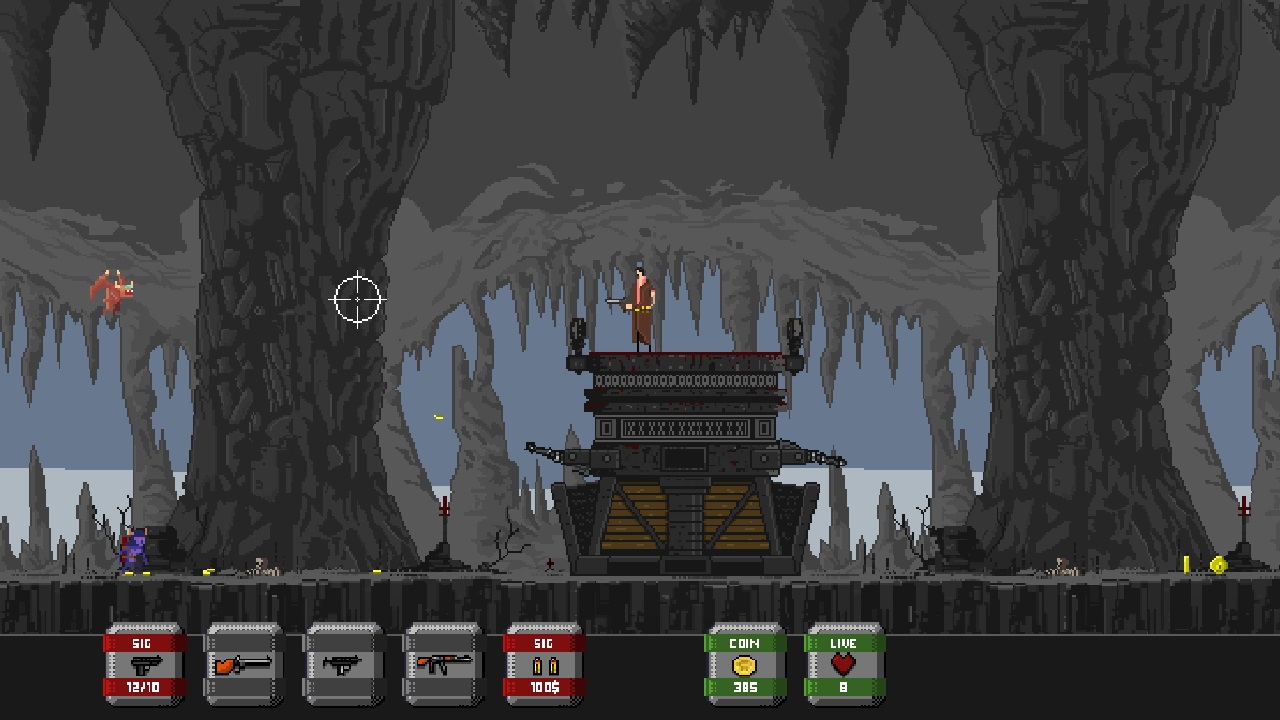Click the 12/10 ammo counter label
This screenshot has height=720, width=1280.
(x=144, y=689)
